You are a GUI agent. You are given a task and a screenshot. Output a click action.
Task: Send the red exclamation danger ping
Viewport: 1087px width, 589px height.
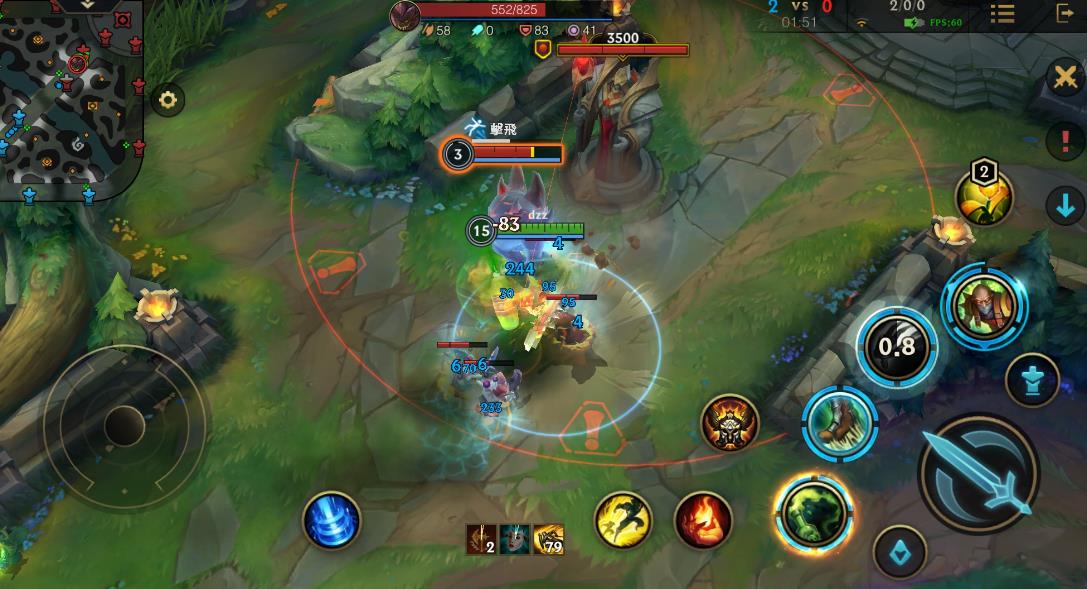click(x=1064, y=140)
